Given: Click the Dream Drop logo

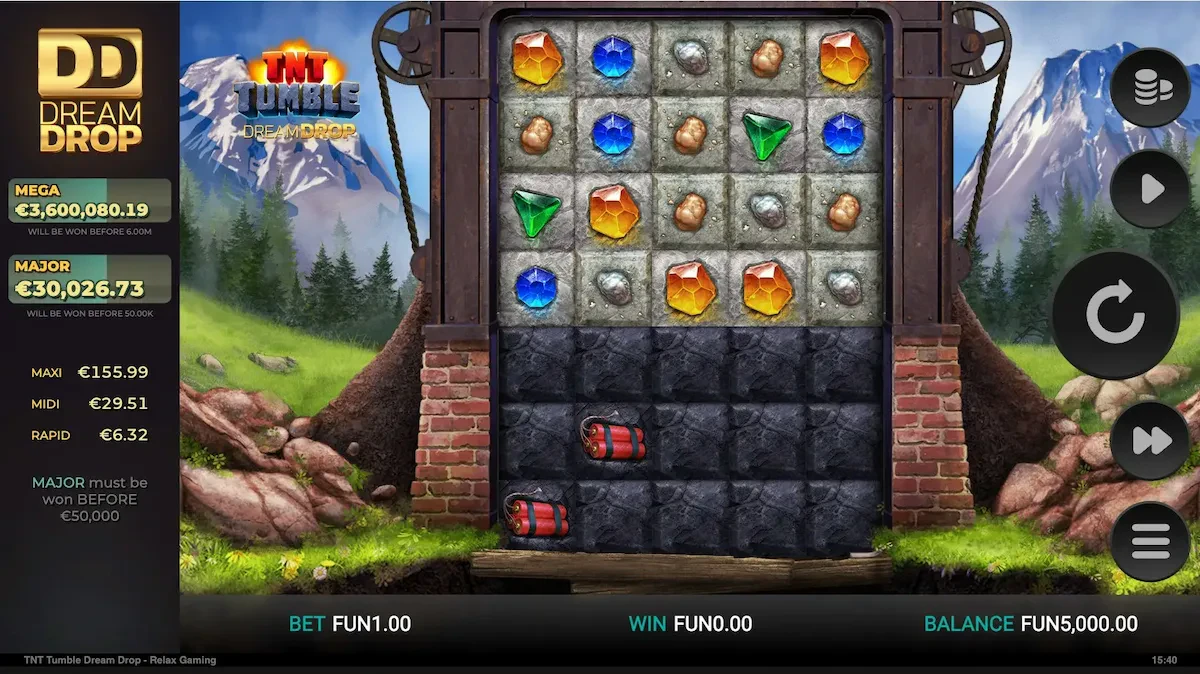Looking at the screenshot, I should 90,91.
